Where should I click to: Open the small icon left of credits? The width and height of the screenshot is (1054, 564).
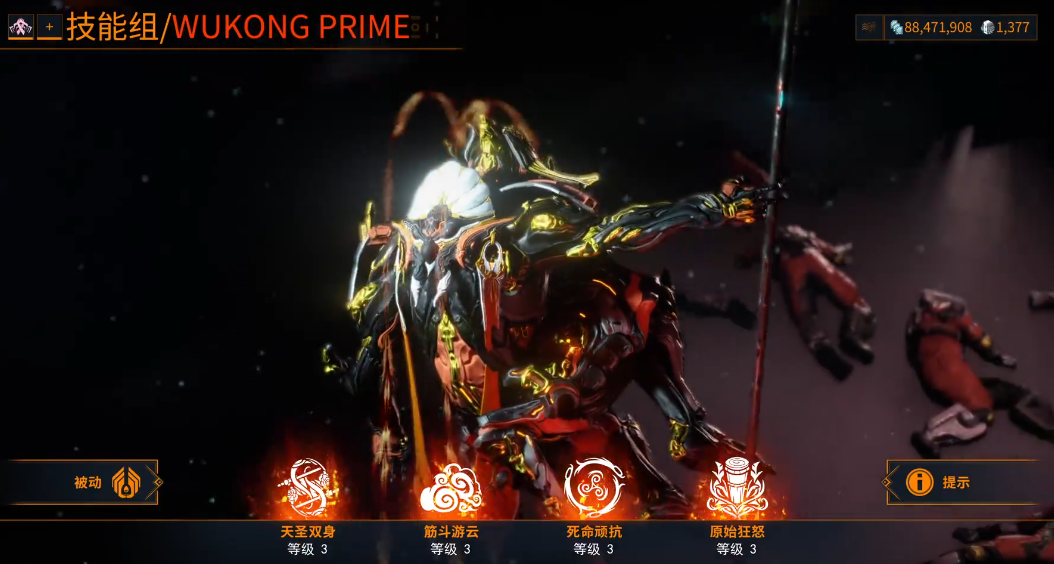pyautogui.click(x=869, y=27)
